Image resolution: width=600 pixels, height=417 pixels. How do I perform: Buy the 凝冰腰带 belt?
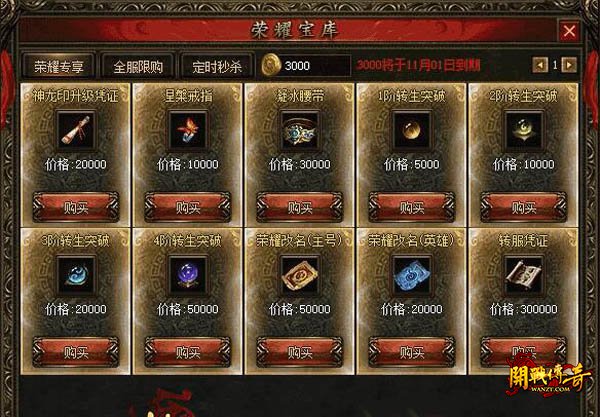click(299, 206)
